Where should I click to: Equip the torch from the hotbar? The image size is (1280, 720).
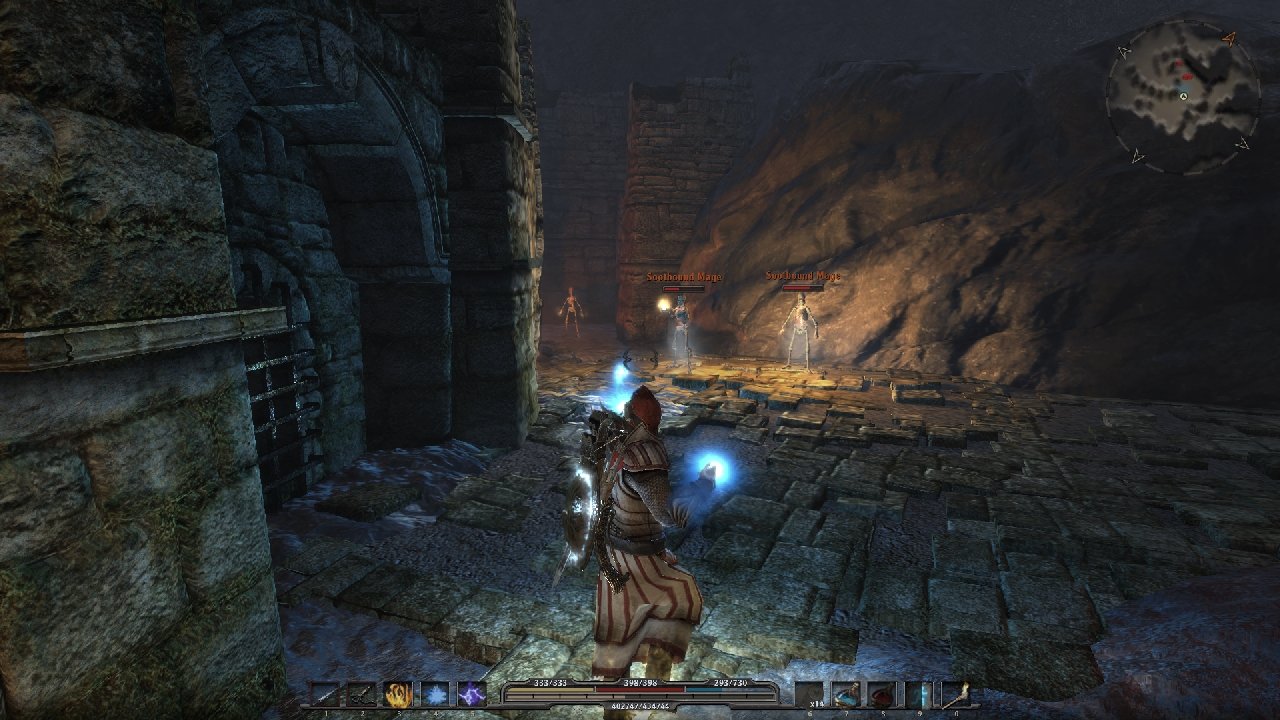click(x=956, y=694)
